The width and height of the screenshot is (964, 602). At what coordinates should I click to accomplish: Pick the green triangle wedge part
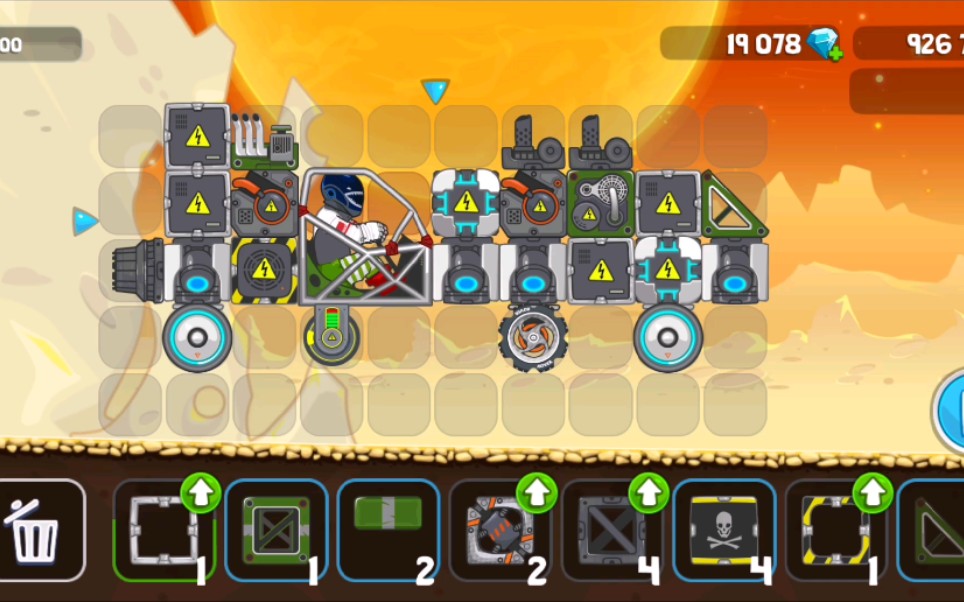click(935, 530)
